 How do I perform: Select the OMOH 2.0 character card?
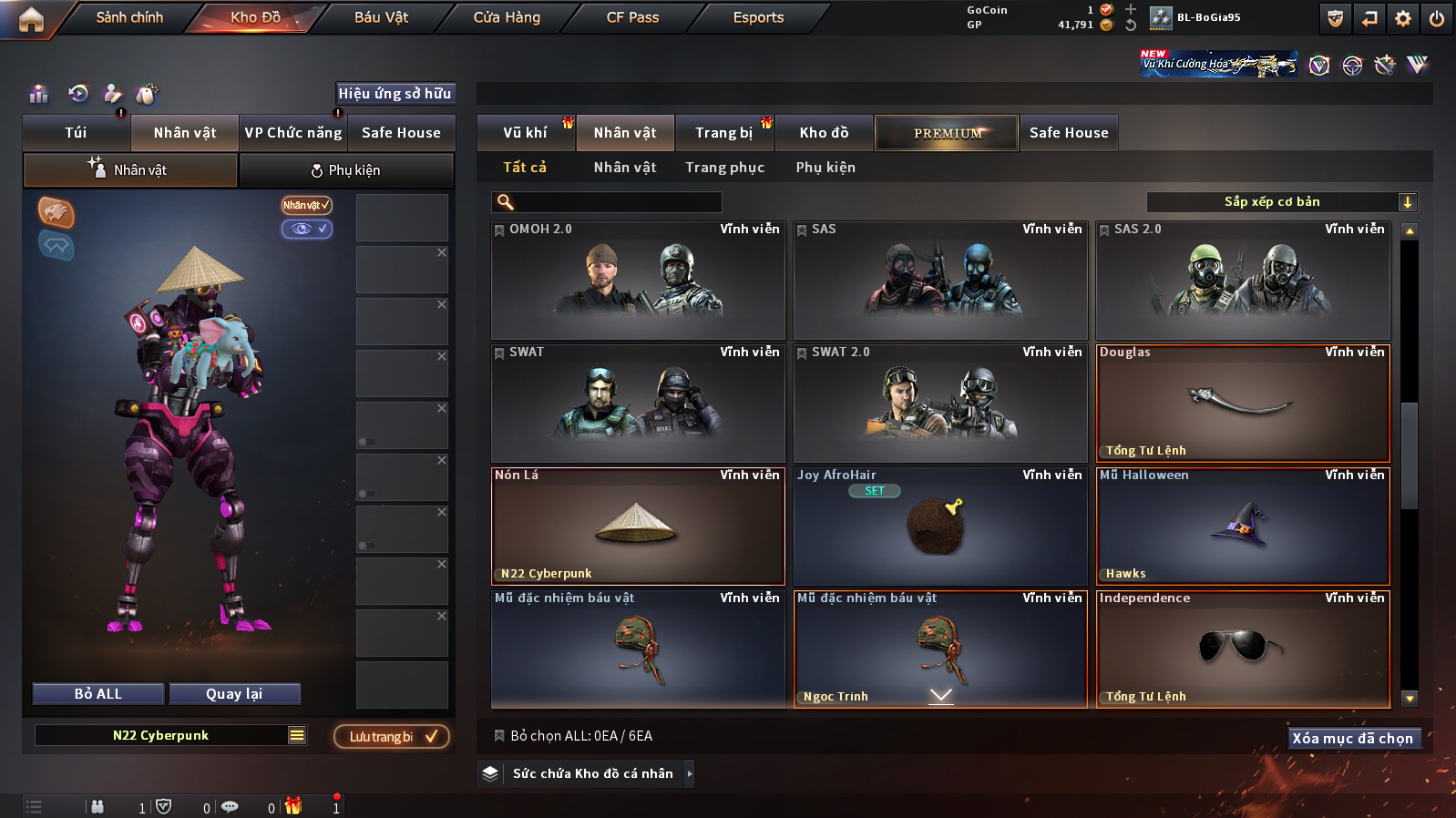coord(638,281)
